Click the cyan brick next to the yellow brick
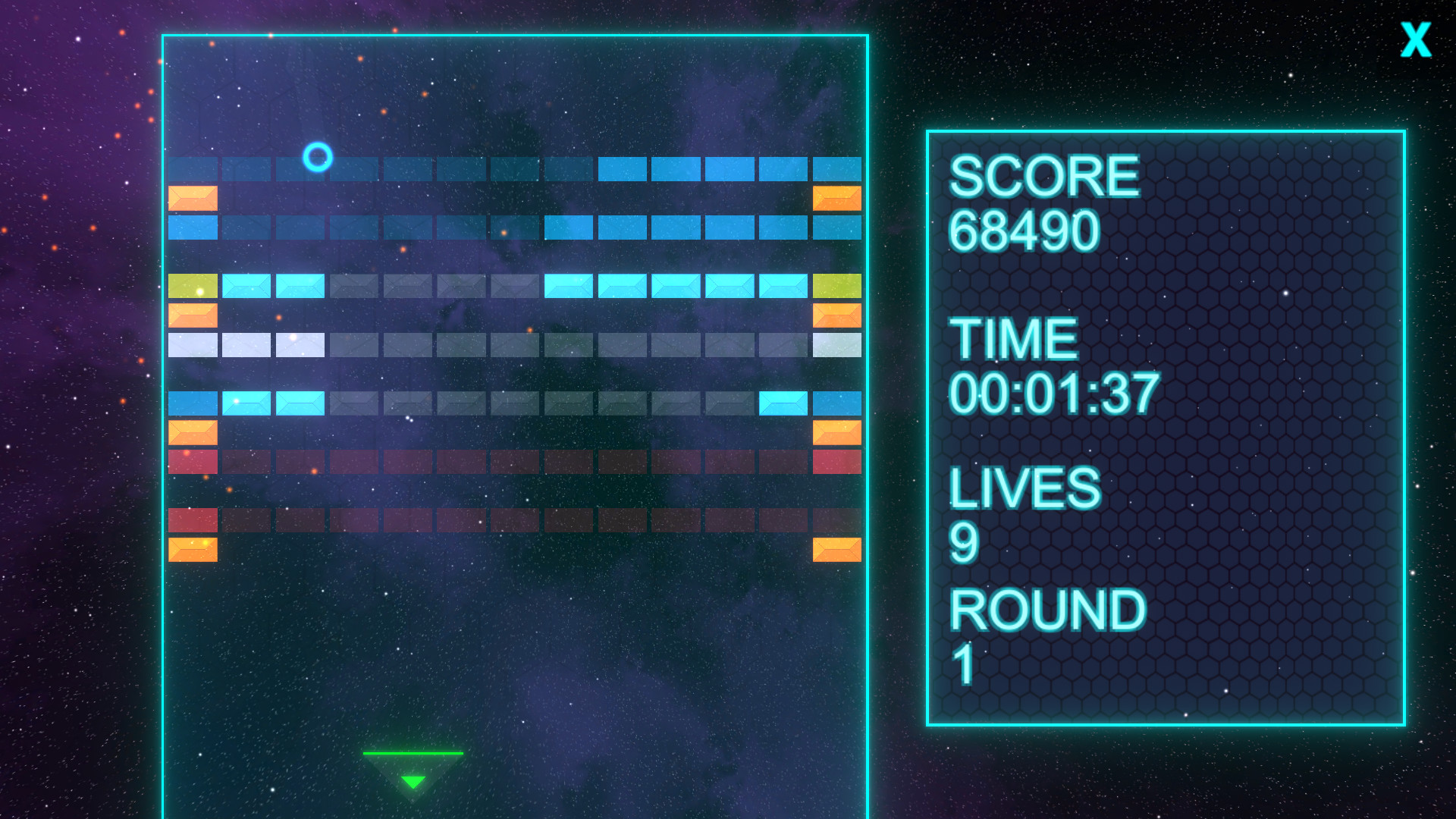Screen dimensions: 1456x819 click(x=246, y=284)
